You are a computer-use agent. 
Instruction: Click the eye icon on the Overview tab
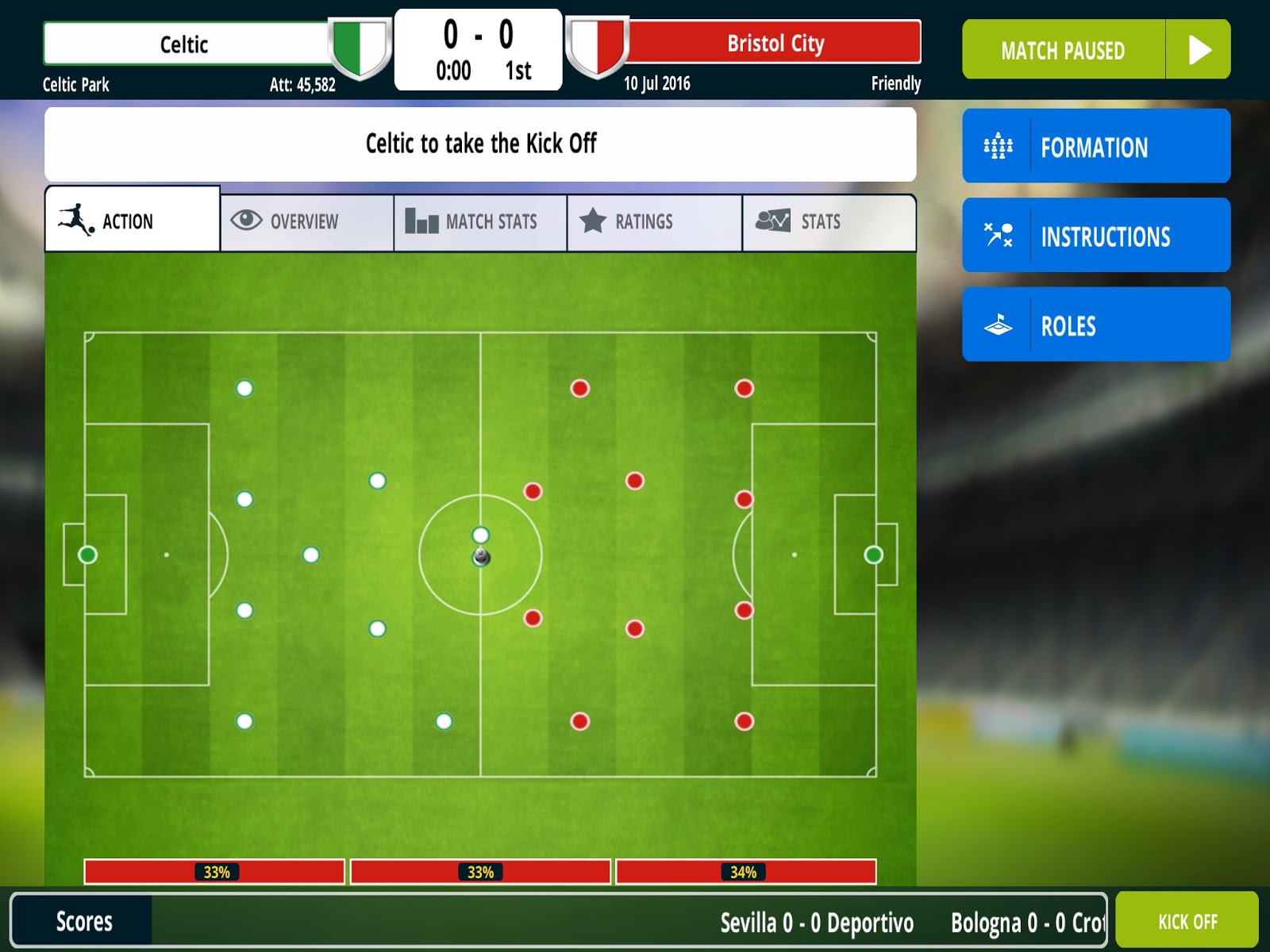pyautogui.click(x=246, y=221)
